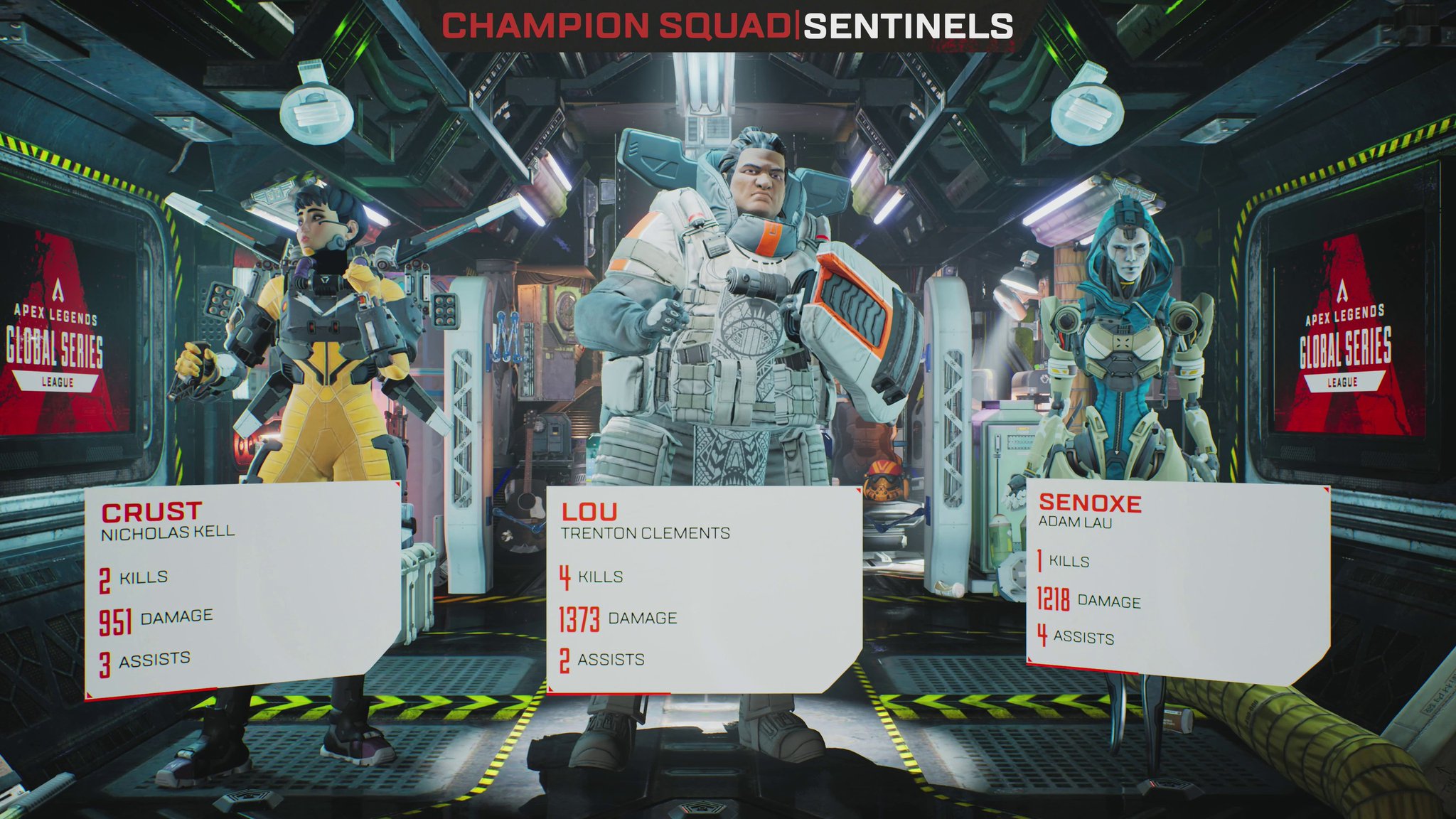Screen dimensions: 1456x819
Task: Select the SENTINELS team name tab
Action: tap(909, 27)
